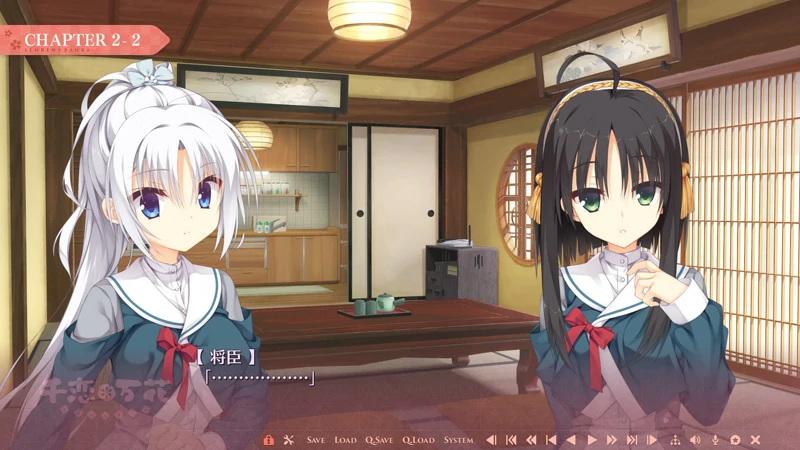Viewport: 800px width, 450px height.
Task: Open the Load menu
Action: pyautogui.click(x=345, y=440)
